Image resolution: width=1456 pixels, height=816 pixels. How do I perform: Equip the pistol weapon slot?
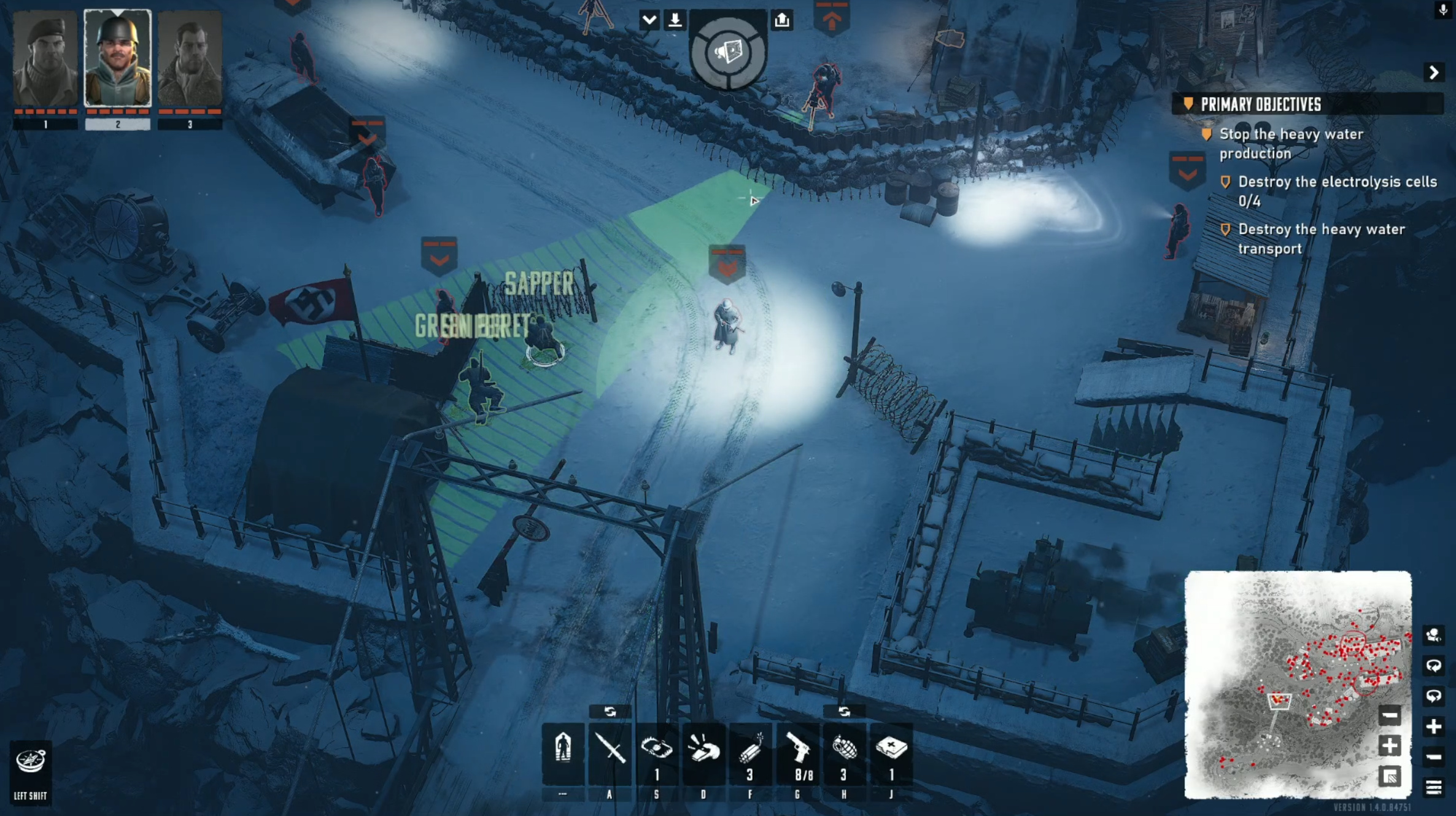[797, 751]
